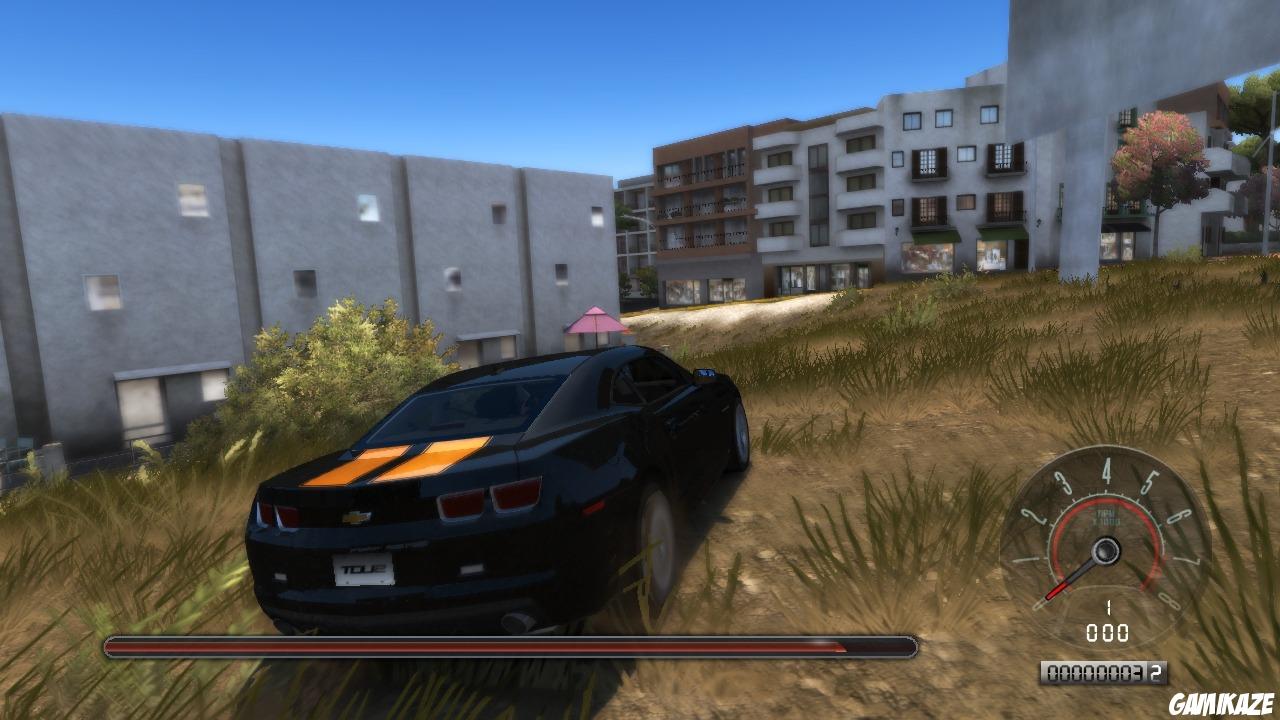Click the gear indicator showing '1'
This screenshot has height=720, width=1280.
pos(1109,607)
